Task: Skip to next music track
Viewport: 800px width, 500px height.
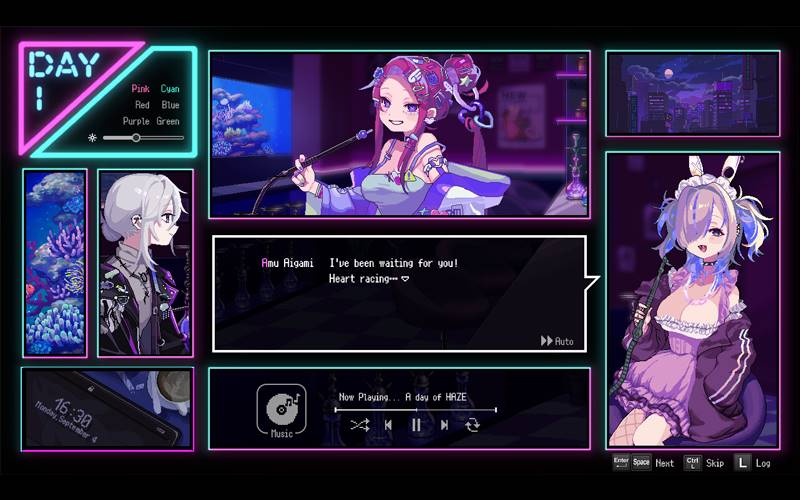Action: point(444,425)
